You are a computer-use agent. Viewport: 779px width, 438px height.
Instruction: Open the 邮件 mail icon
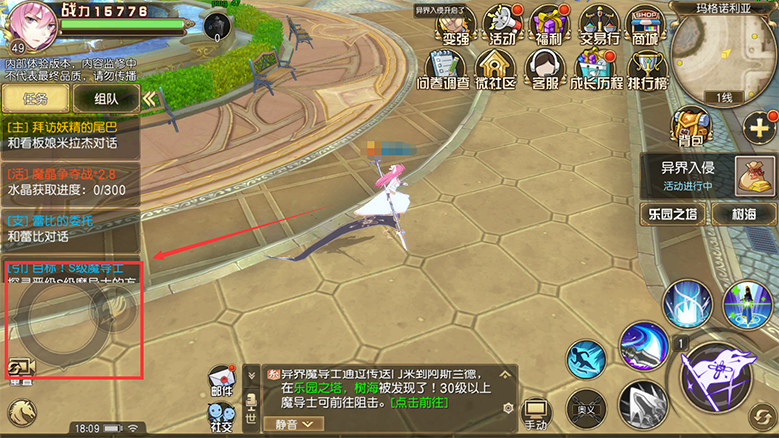pos(222,385)
